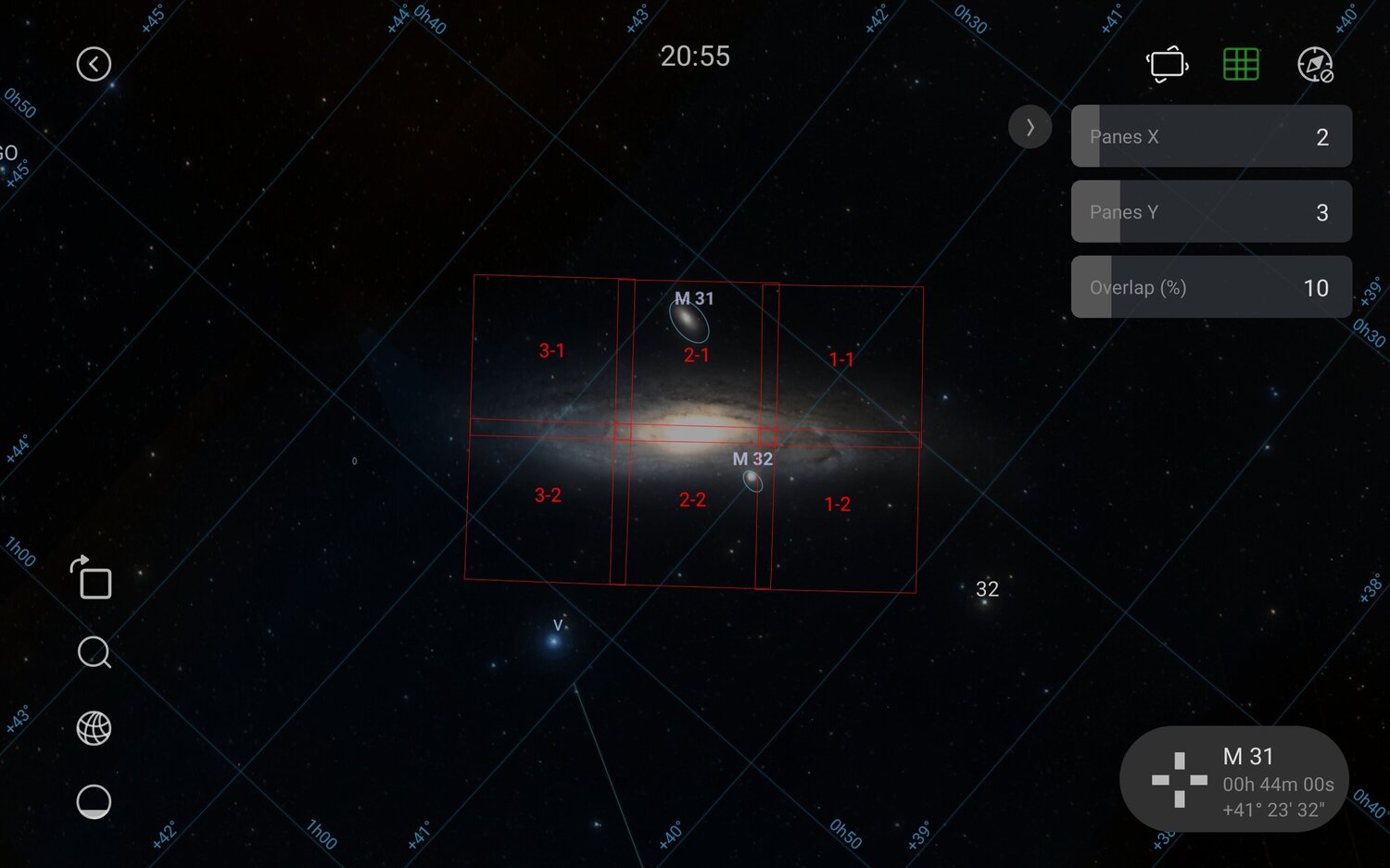Collapse the panes settings panel via the chevron
Image resolution: width=1390 pixels, height=868 pixels.
pos(1030,128)
